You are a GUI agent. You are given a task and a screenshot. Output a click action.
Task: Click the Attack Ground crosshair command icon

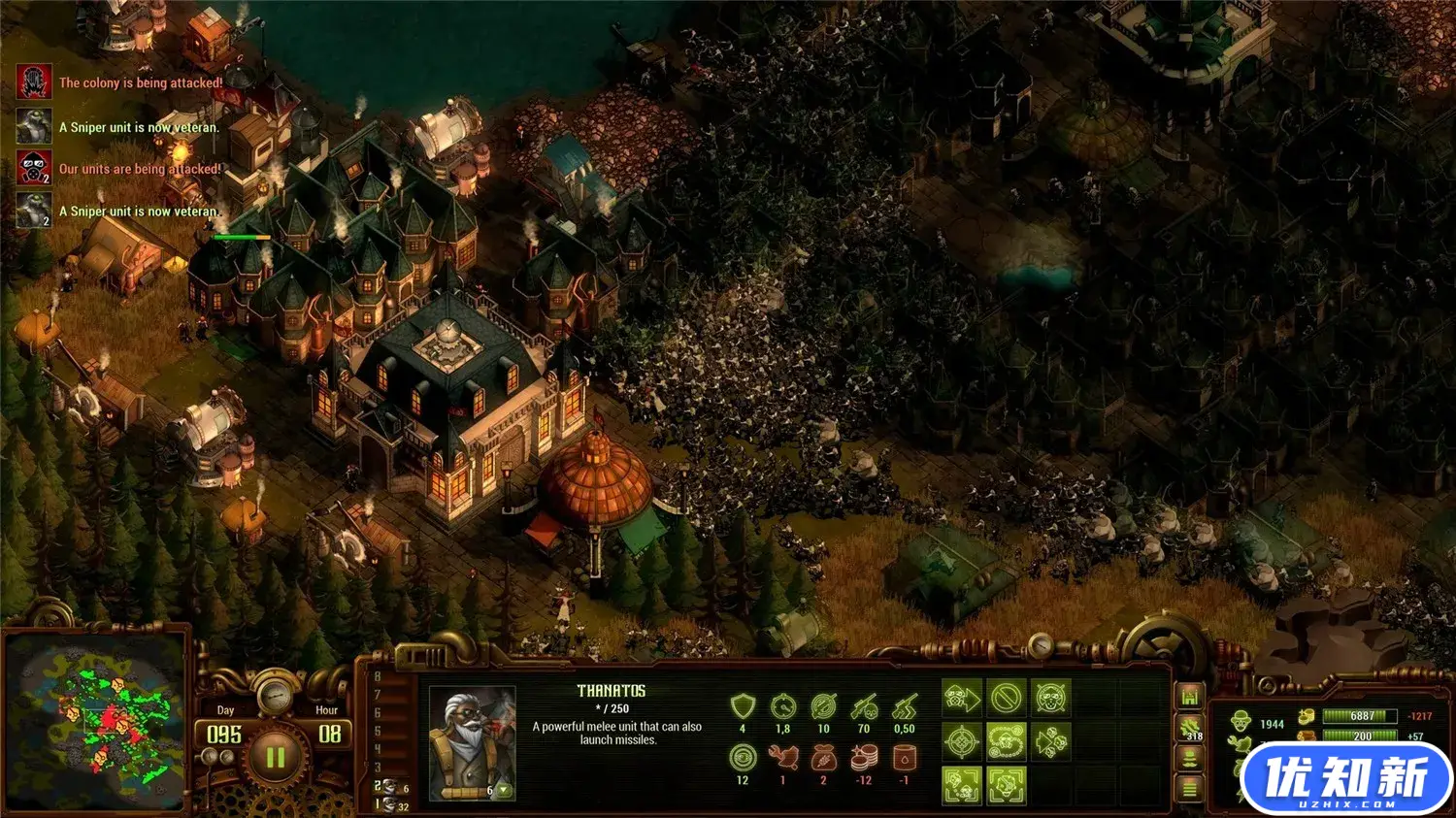[962, 742]
